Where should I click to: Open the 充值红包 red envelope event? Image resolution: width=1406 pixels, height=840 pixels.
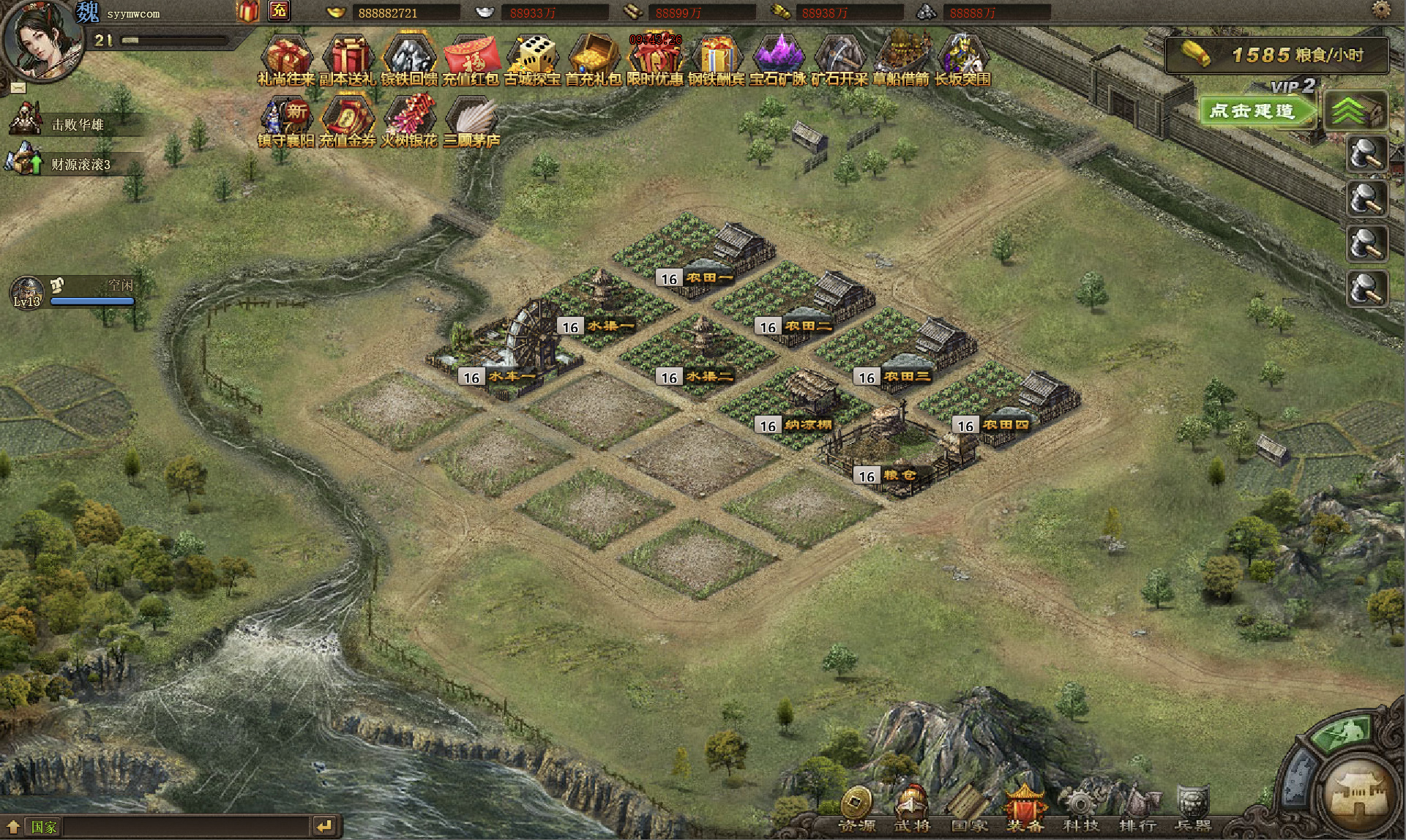[471, 59]
